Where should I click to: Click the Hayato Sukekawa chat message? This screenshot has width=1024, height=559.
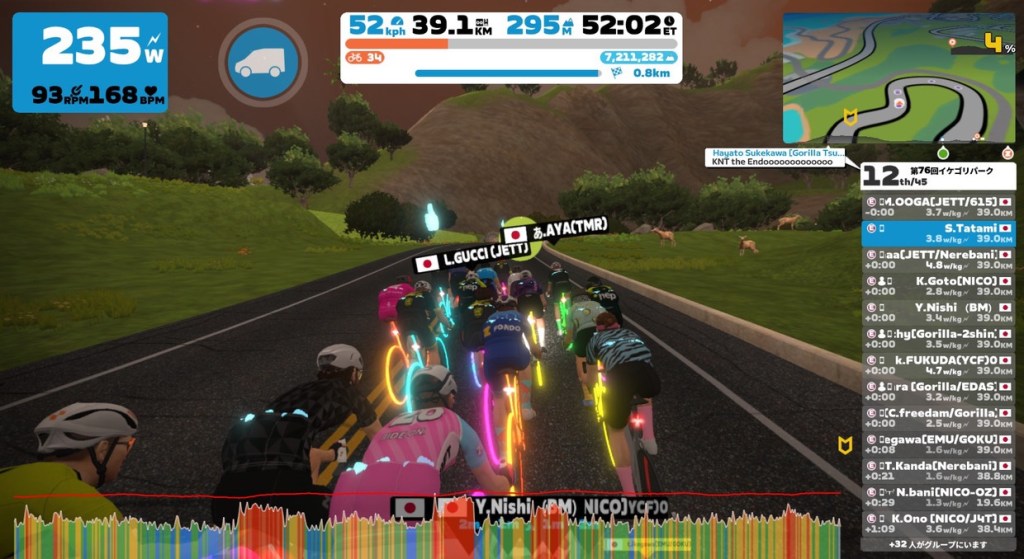click(x=775, y=158)
